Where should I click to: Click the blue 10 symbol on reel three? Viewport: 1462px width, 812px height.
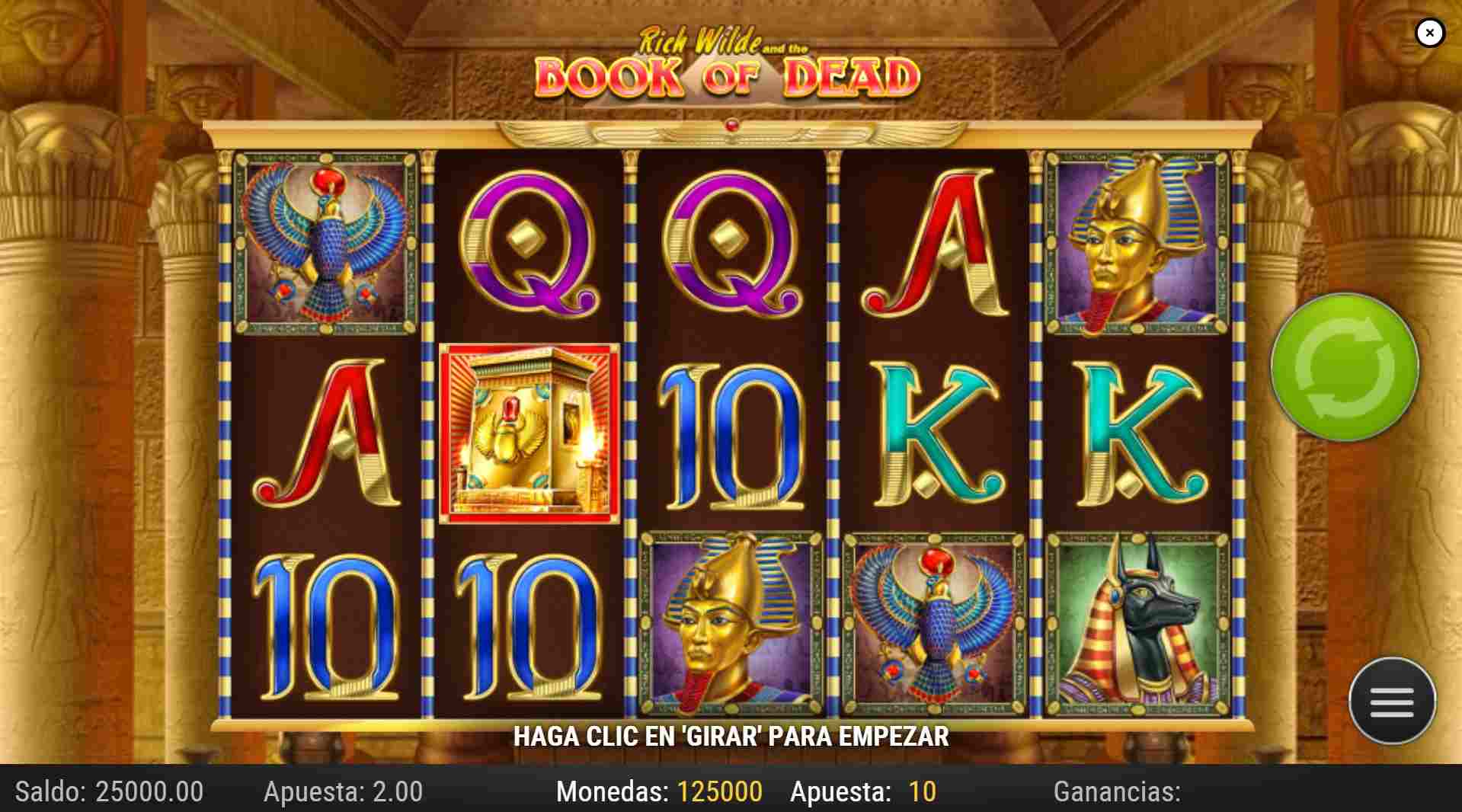731,434
